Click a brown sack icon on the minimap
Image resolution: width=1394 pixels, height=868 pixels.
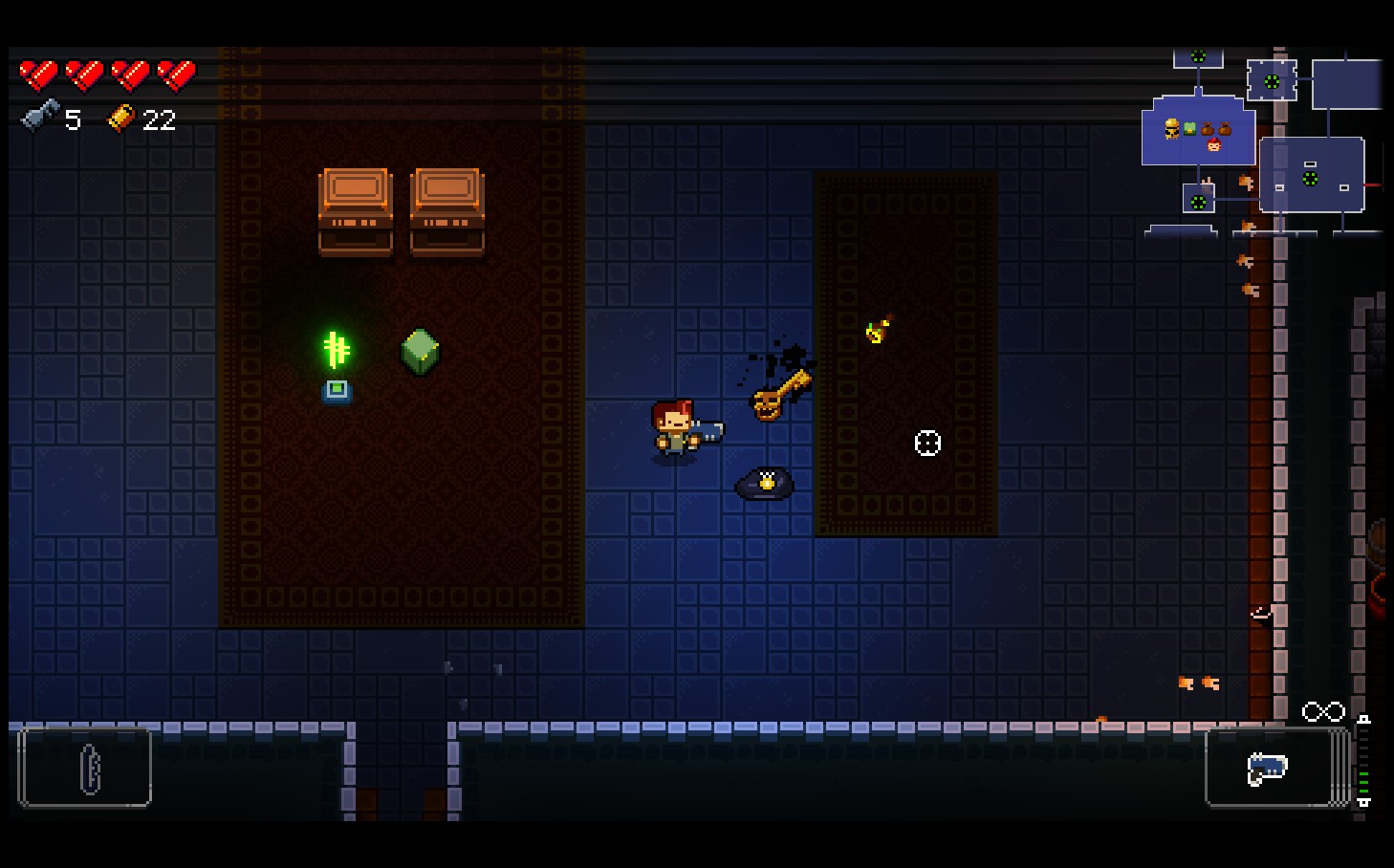click(1208, 129)
